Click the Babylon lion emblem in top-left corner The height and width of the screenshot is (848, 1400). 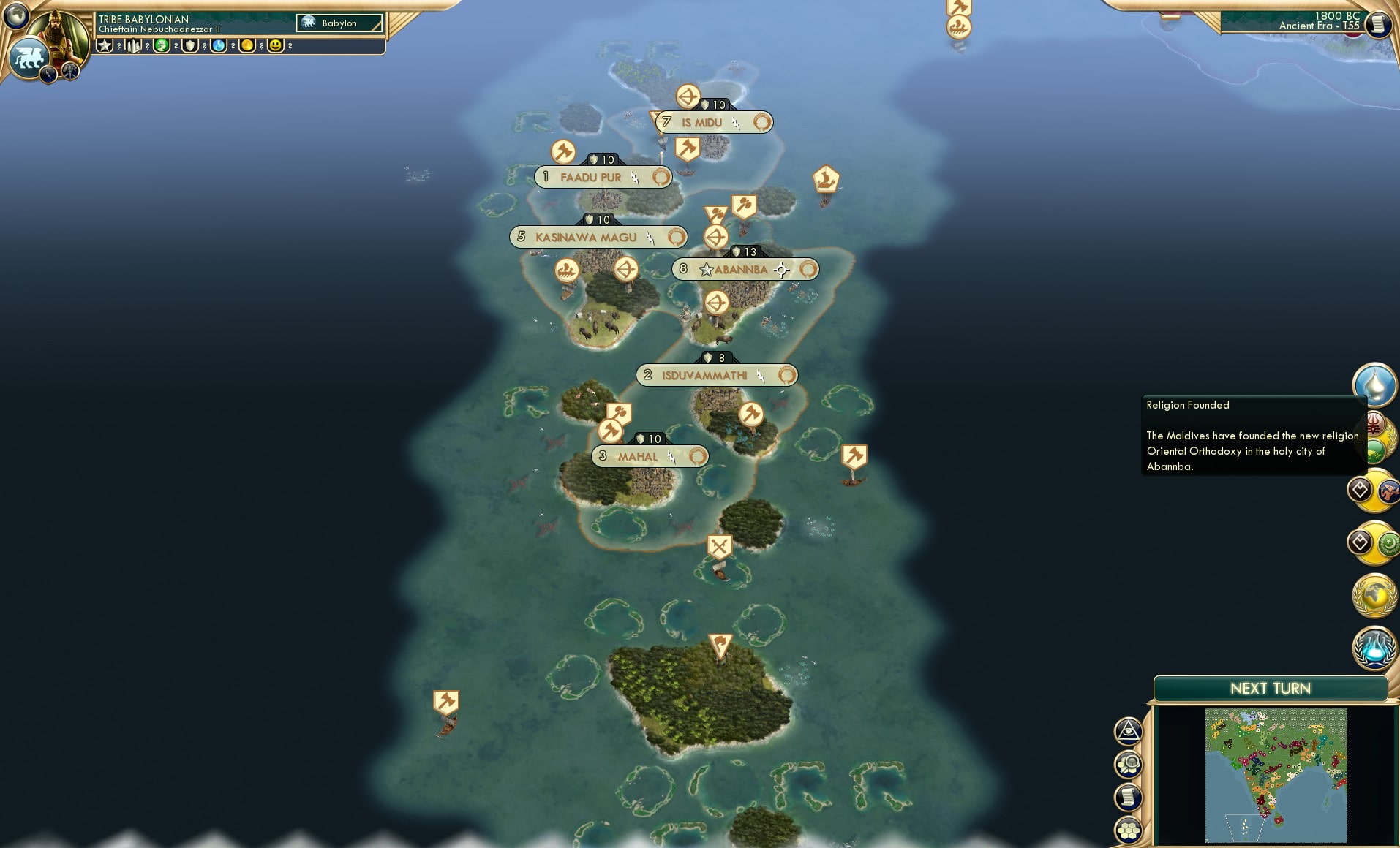point(29,57)
